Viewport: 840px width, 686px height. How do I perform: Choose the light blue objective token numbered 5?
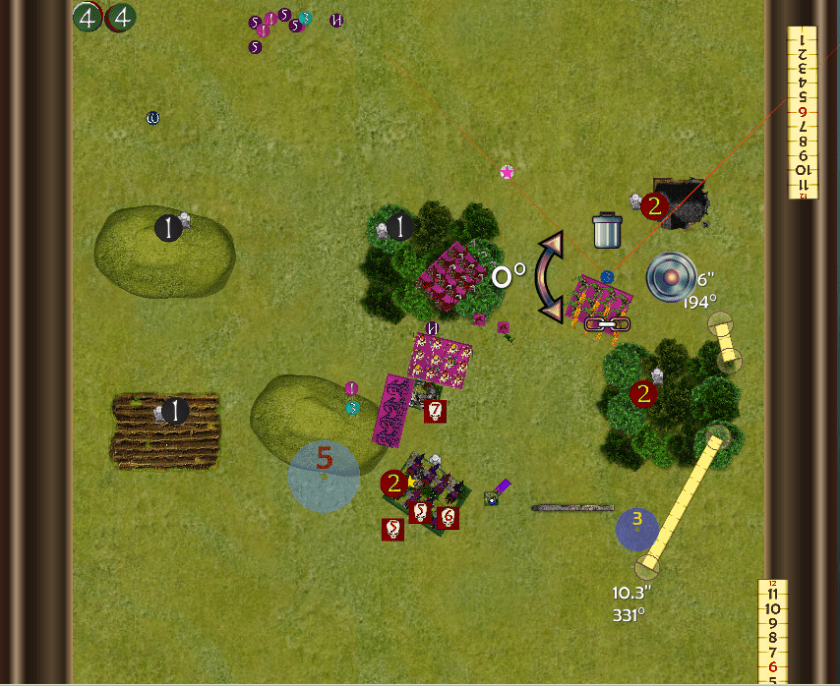[324, 475]
